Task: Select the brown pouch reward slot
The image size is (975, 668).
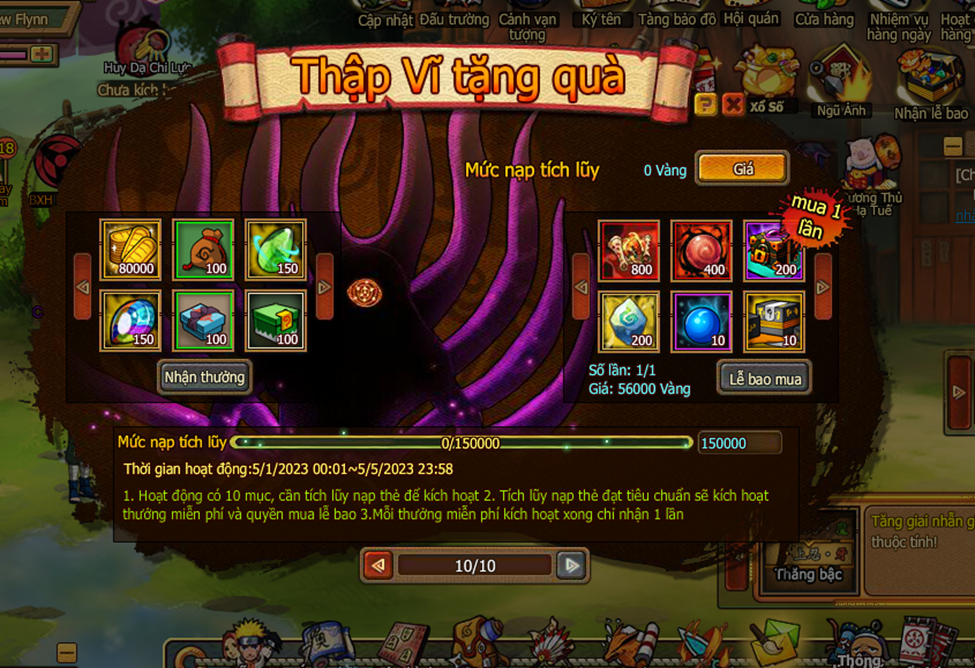Action: click(x=203, y=250)
